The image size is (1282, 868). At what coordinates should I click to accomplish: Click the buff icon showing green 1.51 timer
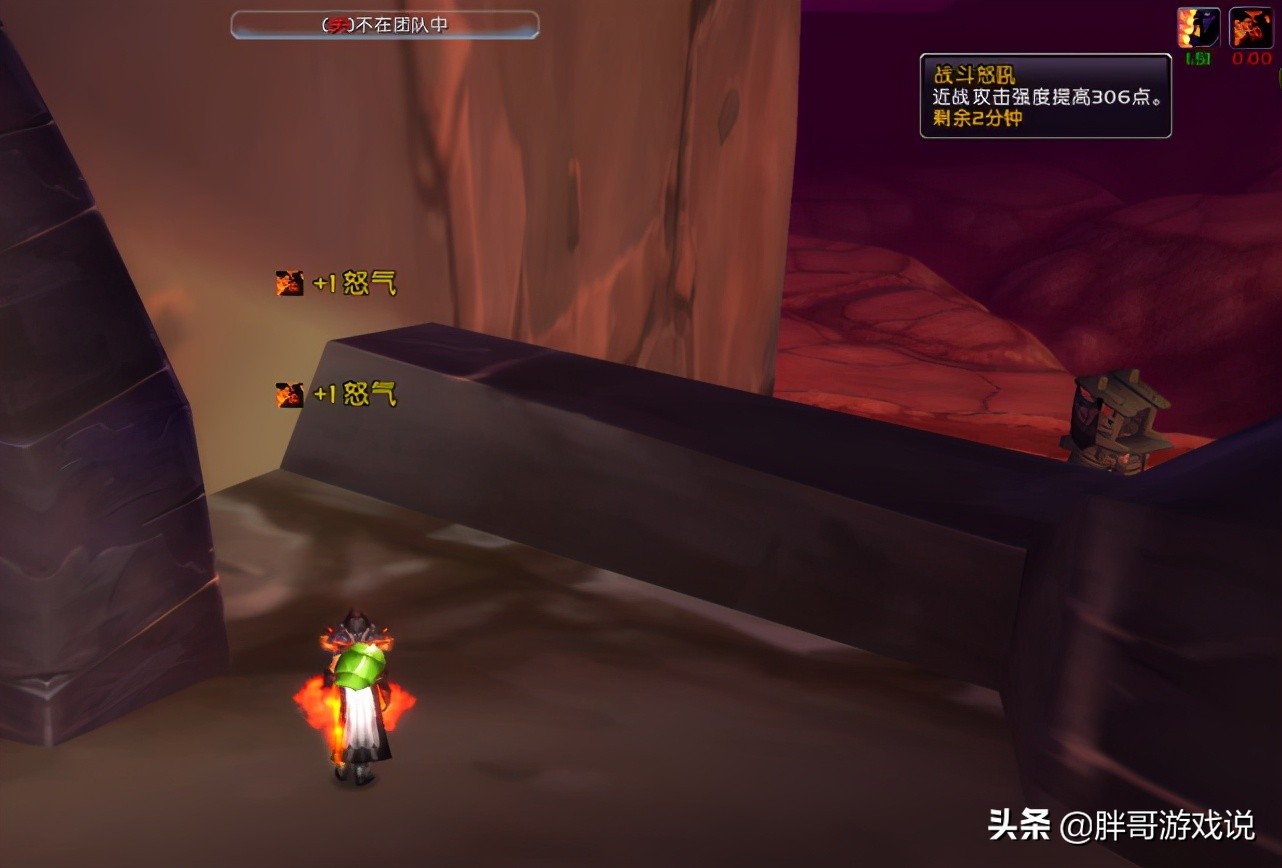coord(1197,25)
